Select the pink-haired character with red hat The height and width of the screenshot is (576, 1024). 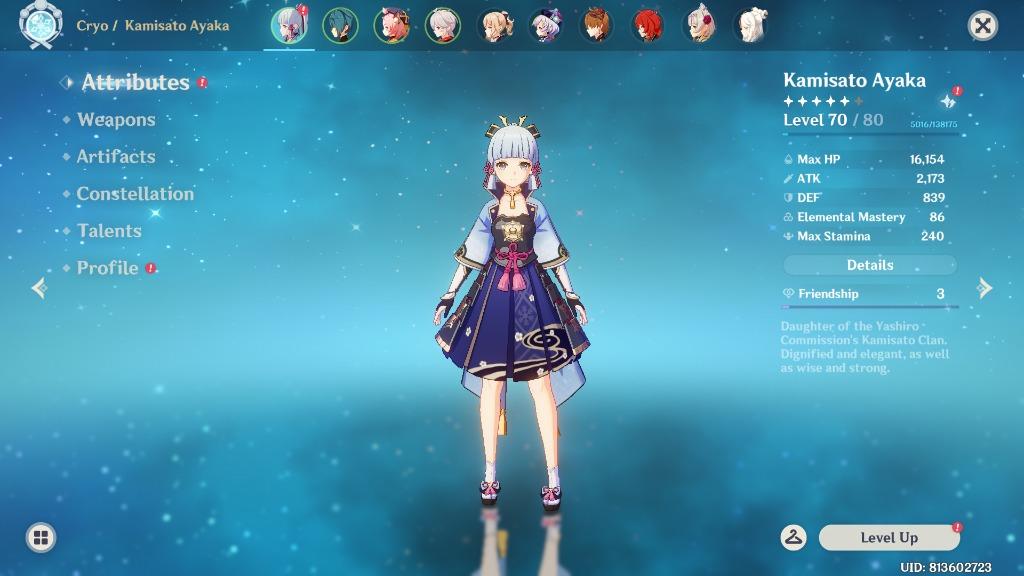(x=391, y=26)
